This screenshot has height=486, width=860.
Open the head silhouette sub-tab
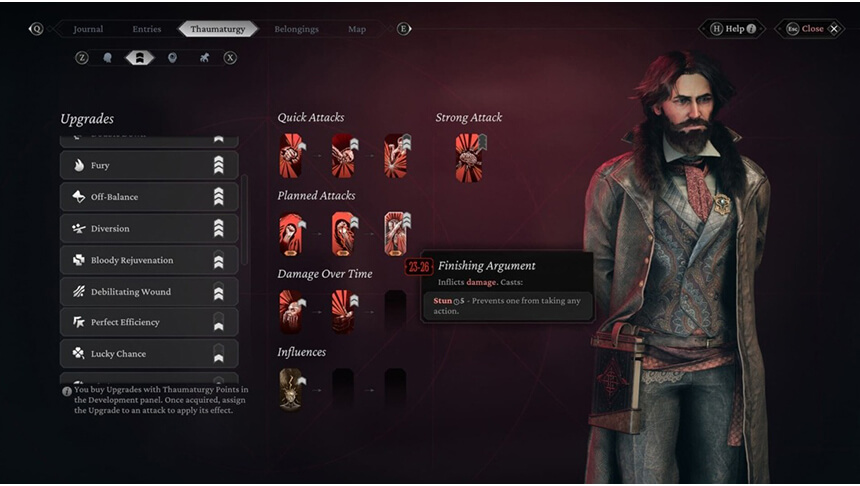[108, 58]
